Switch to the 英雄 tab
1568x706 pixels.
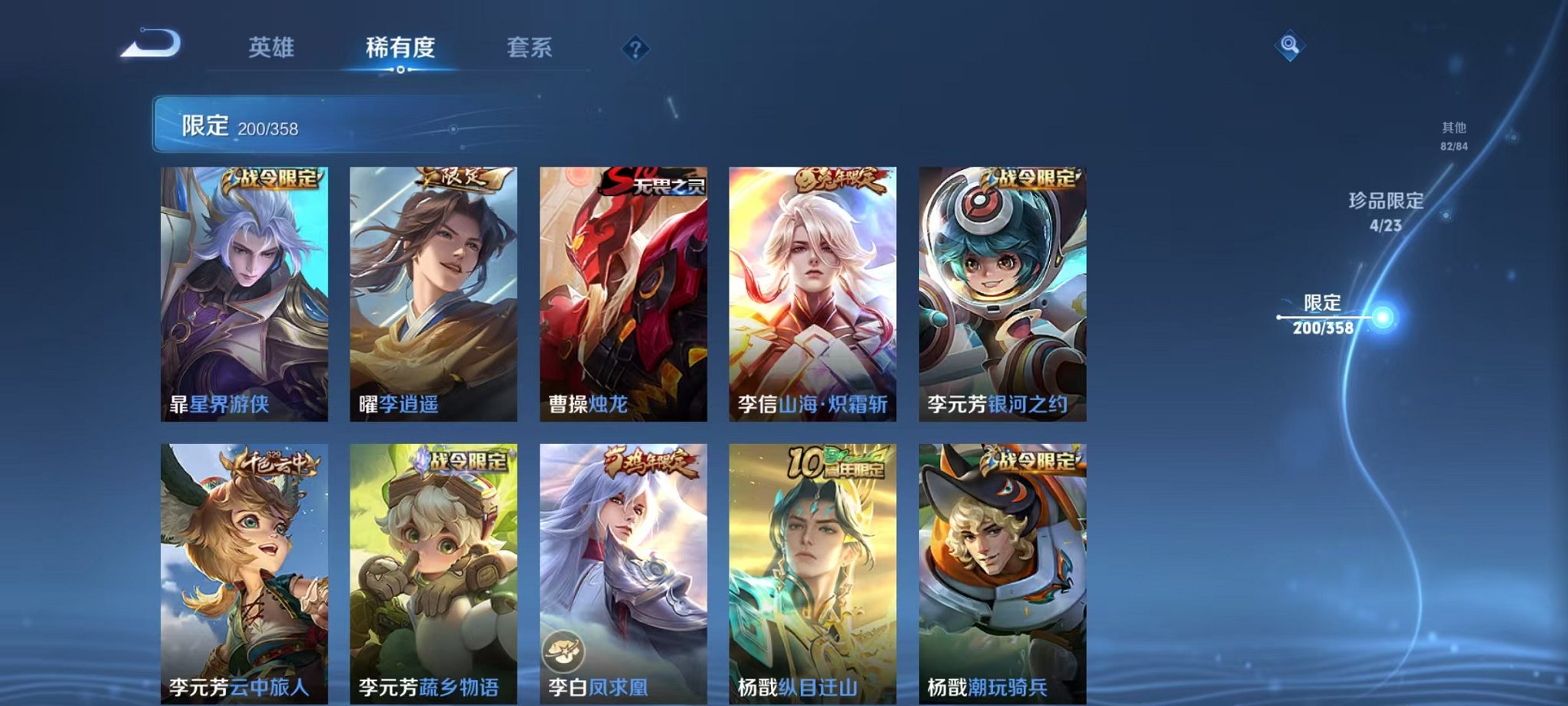point(272,46)
